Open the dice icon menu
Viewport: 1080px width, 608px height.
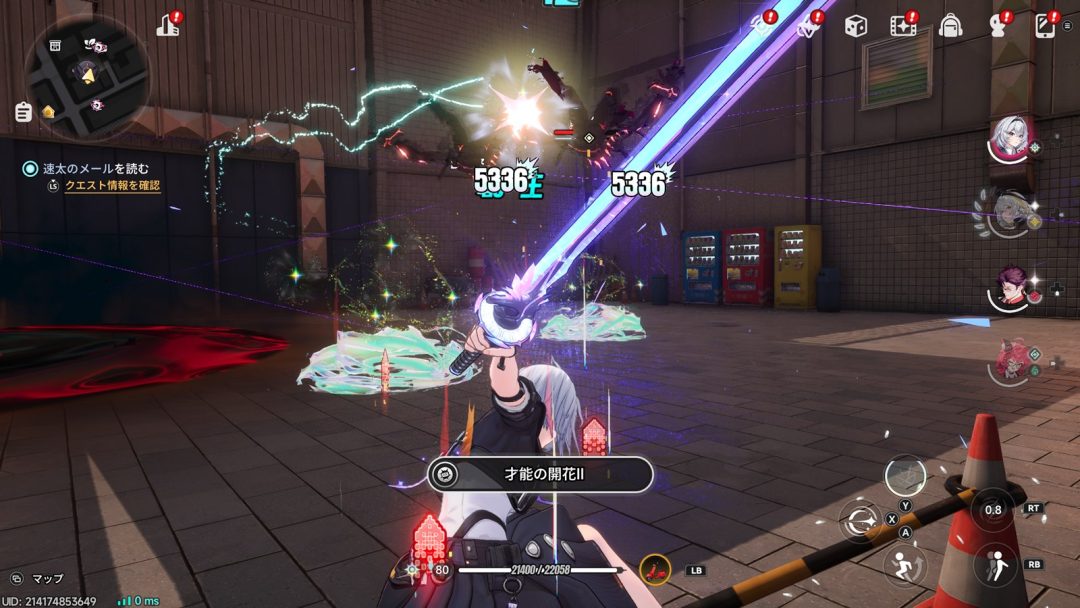point(855,27)
